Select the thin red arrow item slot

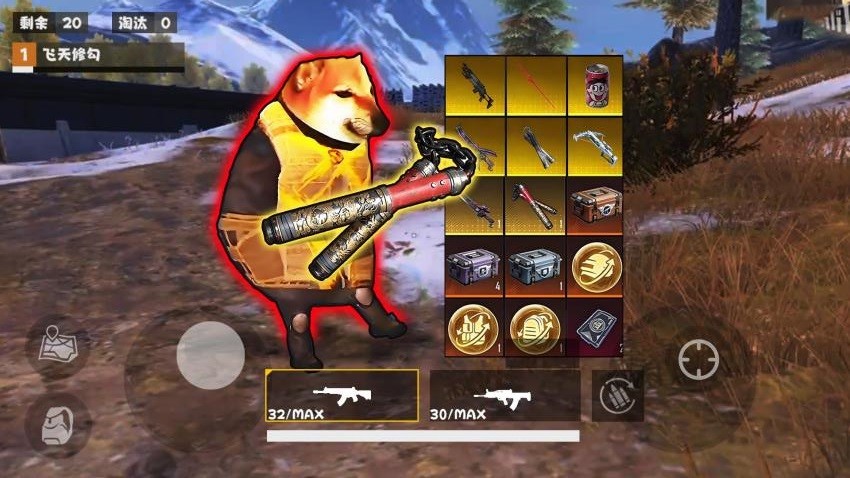535,85
